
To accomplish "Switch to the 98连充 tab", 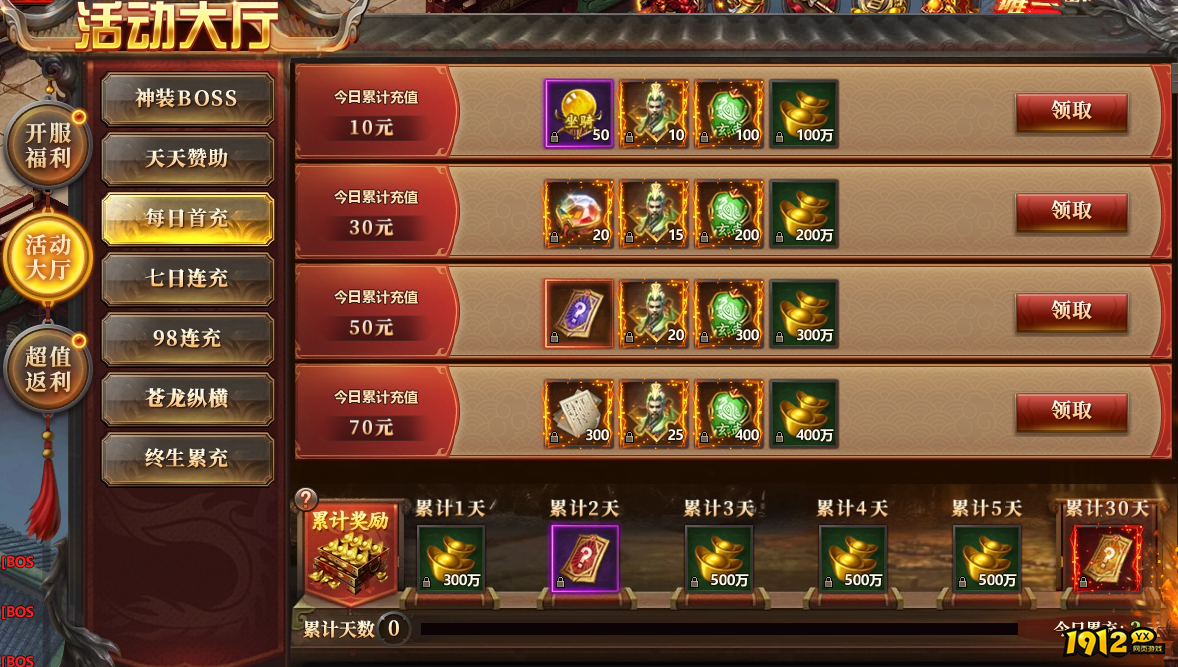I will point(187,338).
